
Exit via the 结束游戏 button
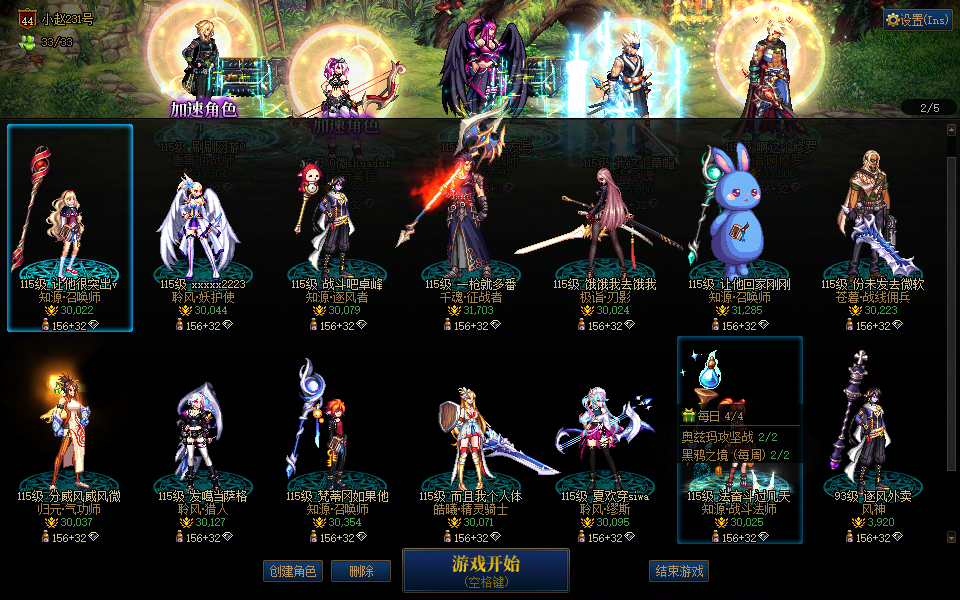coord(679,571)
